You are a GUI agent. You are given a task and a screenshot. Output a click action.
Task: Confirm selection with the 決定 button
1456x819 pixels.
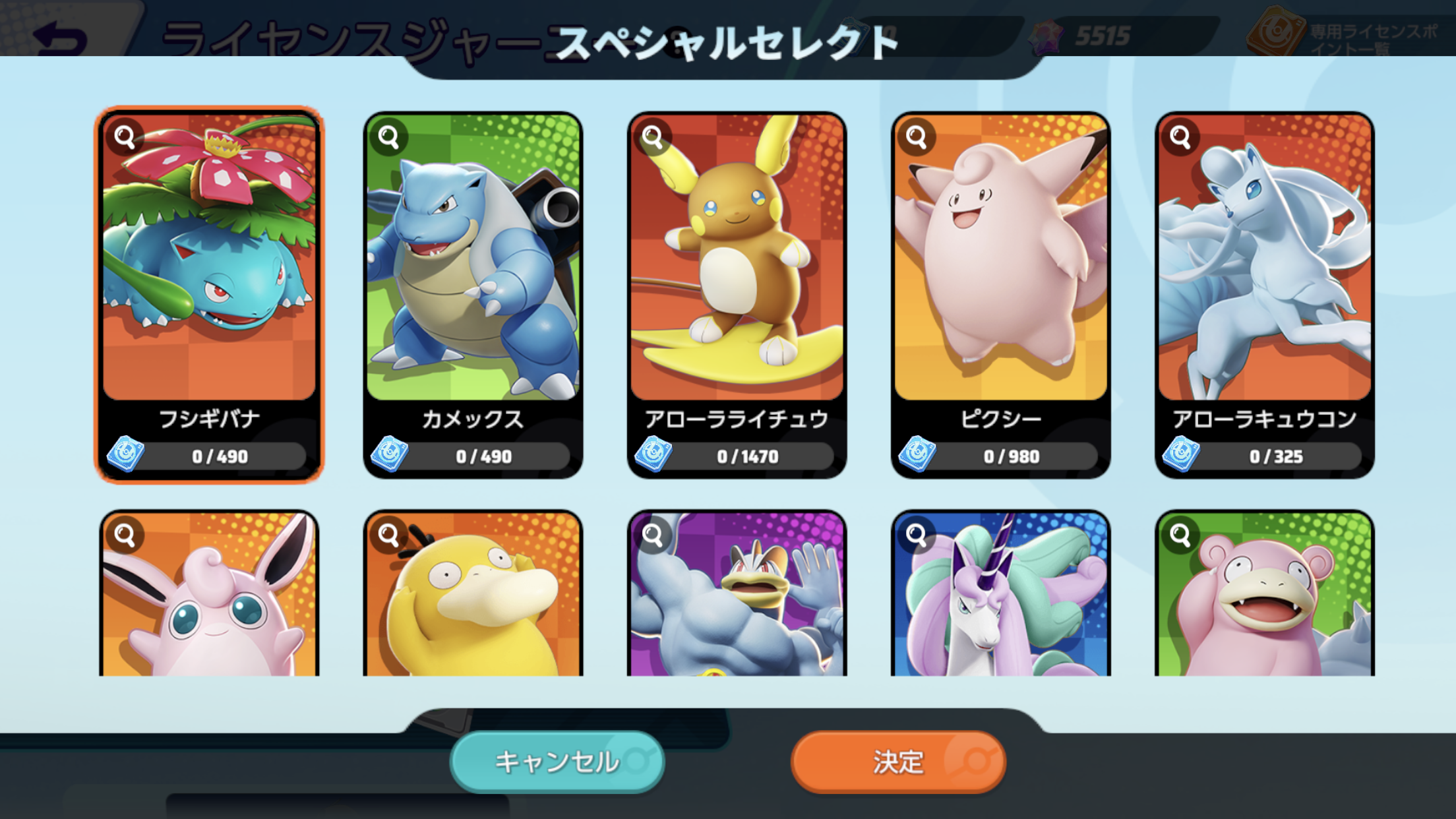click(897, 762)
